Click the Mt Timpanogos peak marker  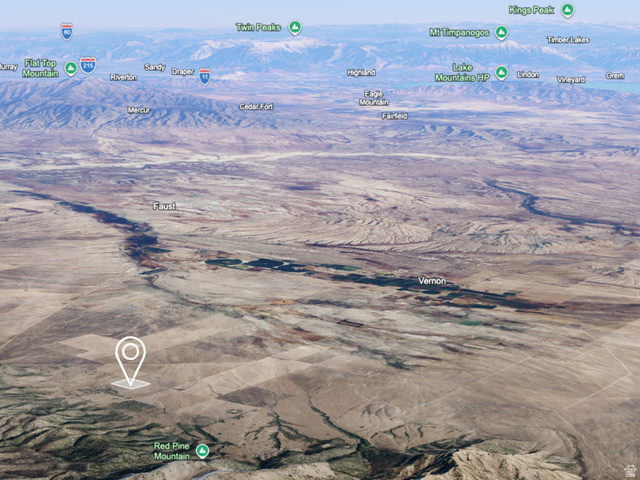tap(501, 32)
